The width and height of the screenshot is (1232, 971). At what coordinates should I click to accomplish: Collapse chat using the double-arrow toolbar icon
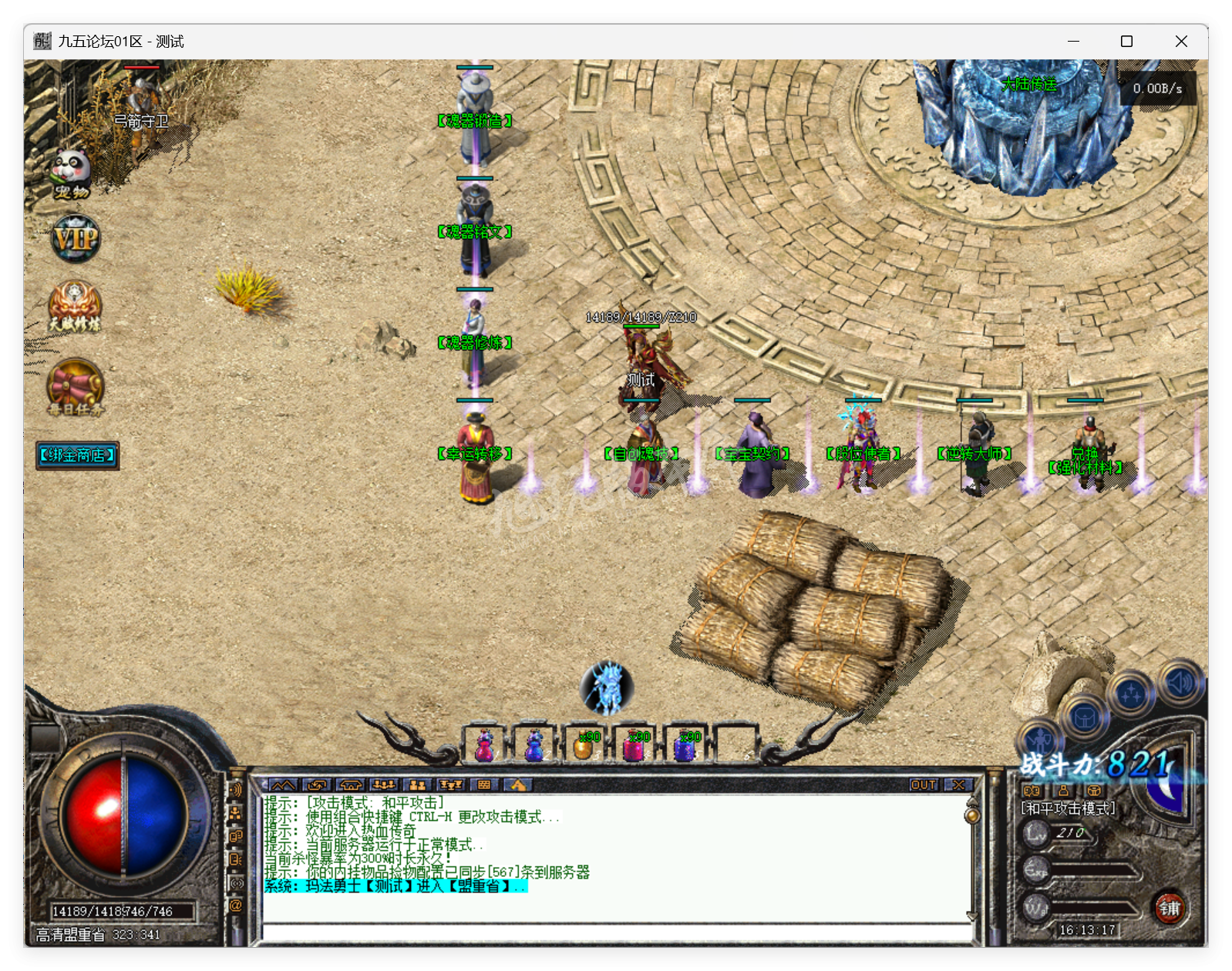click(x=284, y=784)
